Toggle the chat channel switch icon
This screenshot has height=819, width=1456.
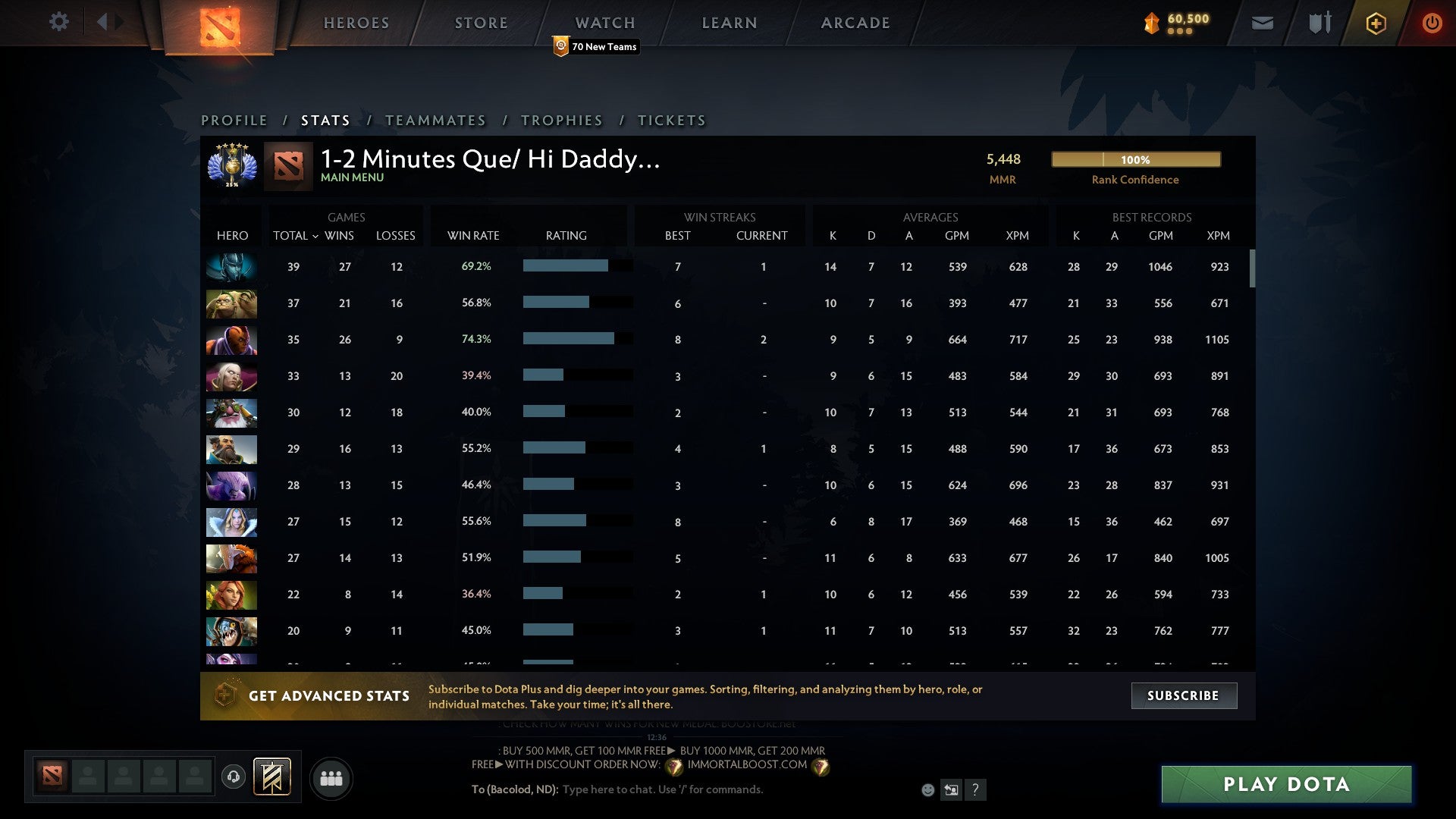952,789
